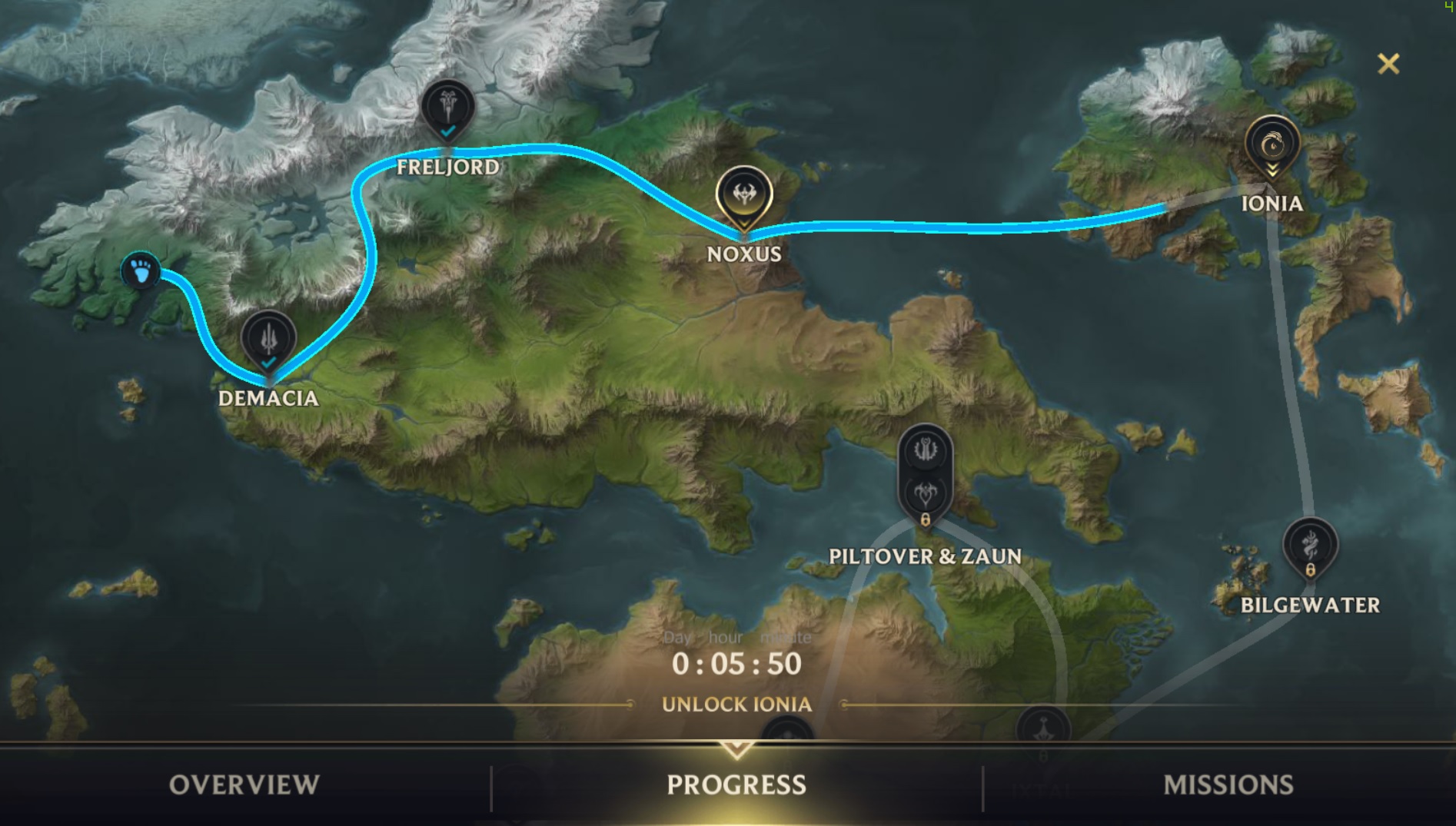
Task: Click the Noxus region marker
Action: pos(744,196)
